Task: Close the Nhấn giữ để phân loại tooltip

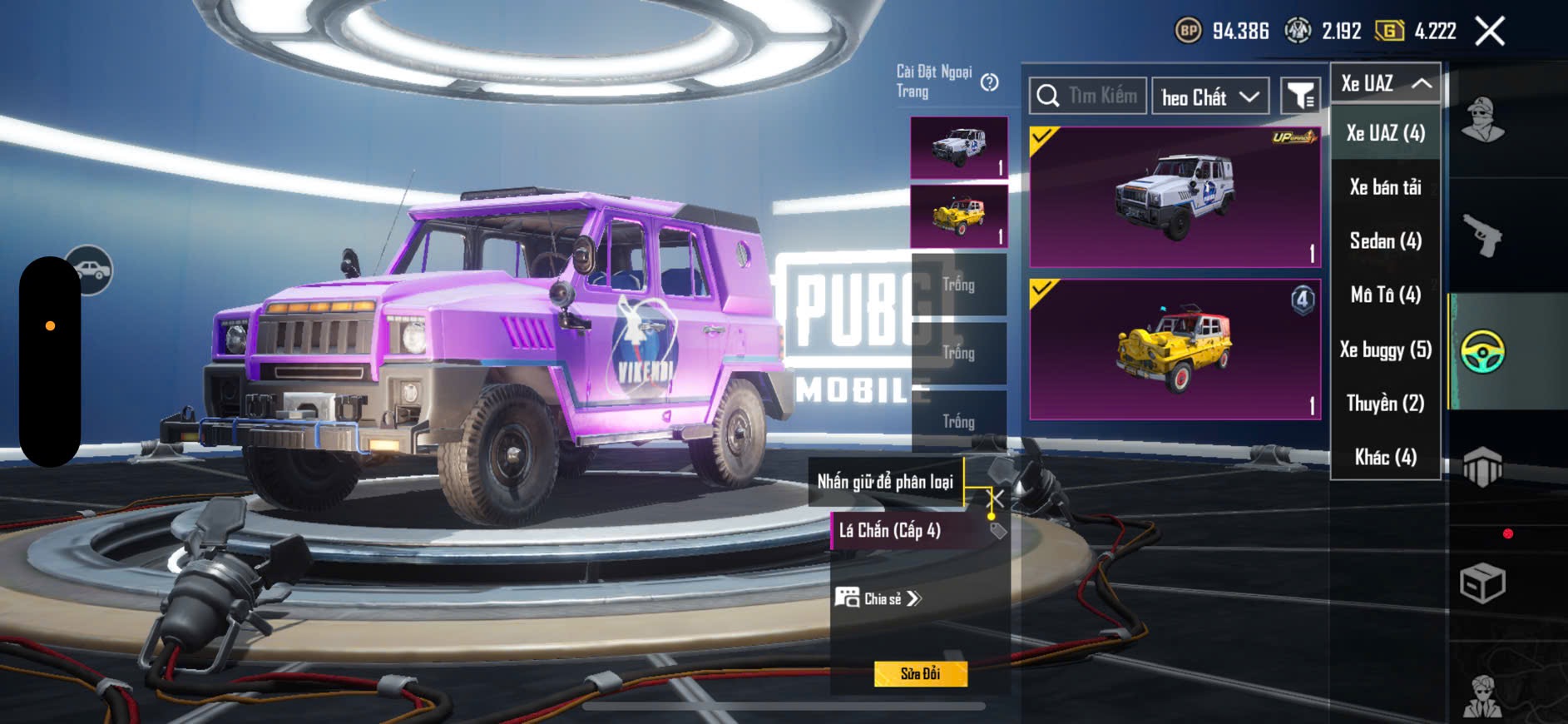Action: coord(995,498)
